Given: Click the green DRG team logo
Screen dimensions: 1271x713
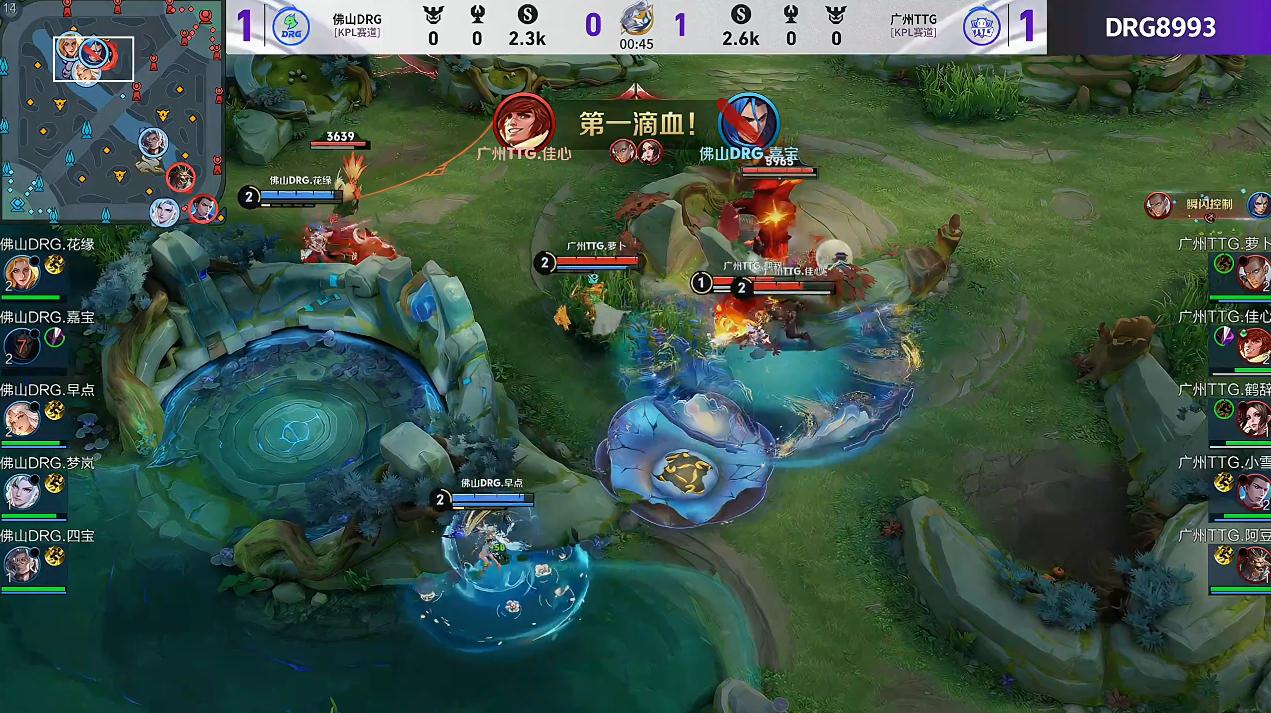Looking at the screenshot, I should tap(291, 27).
